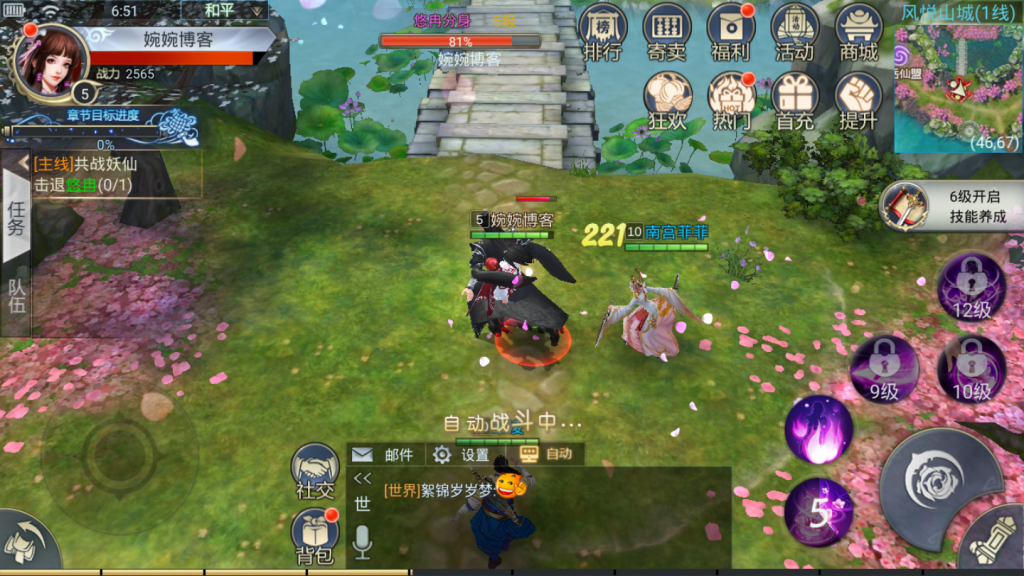Open the 社交 social menu
The height and width of the screenshot is (576, 1024).
point(315,471)
